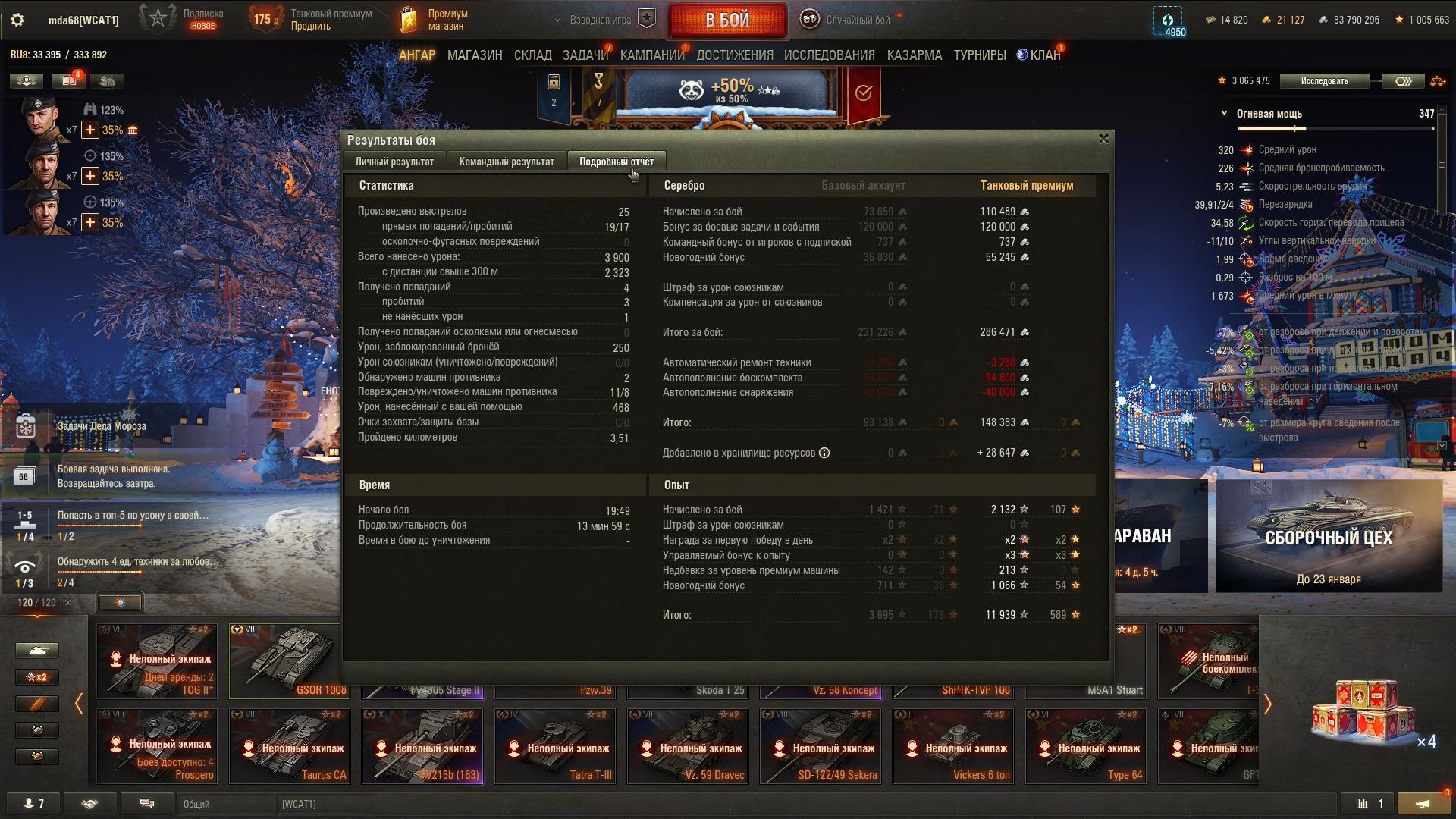Close the battle results window

click(x=1103, y=139)
